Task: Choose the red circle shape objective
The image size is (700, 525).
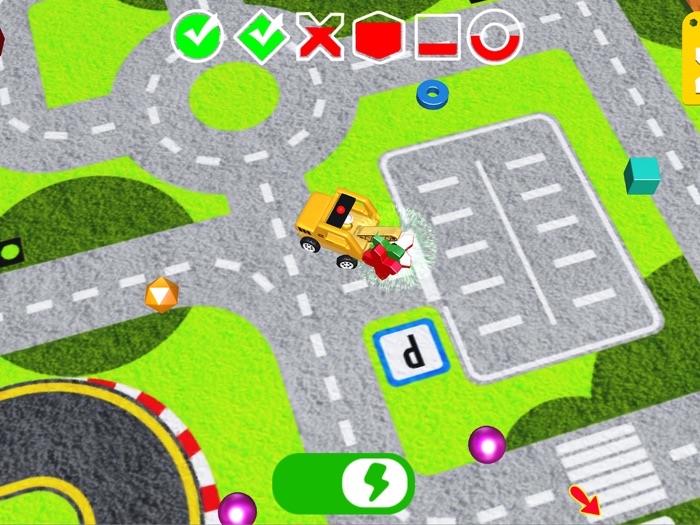Action: 496,38
